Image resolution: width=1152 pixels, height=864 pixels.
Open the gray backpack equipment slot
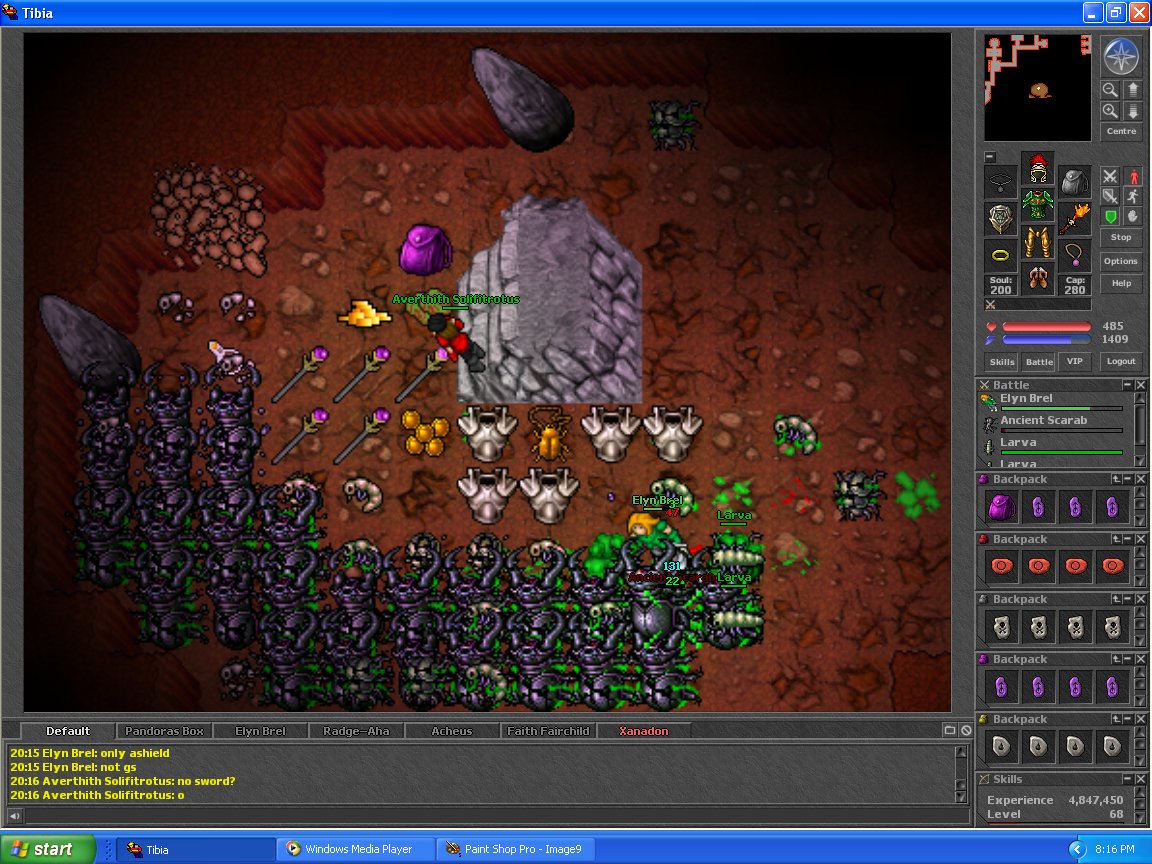pos(1075,182)
